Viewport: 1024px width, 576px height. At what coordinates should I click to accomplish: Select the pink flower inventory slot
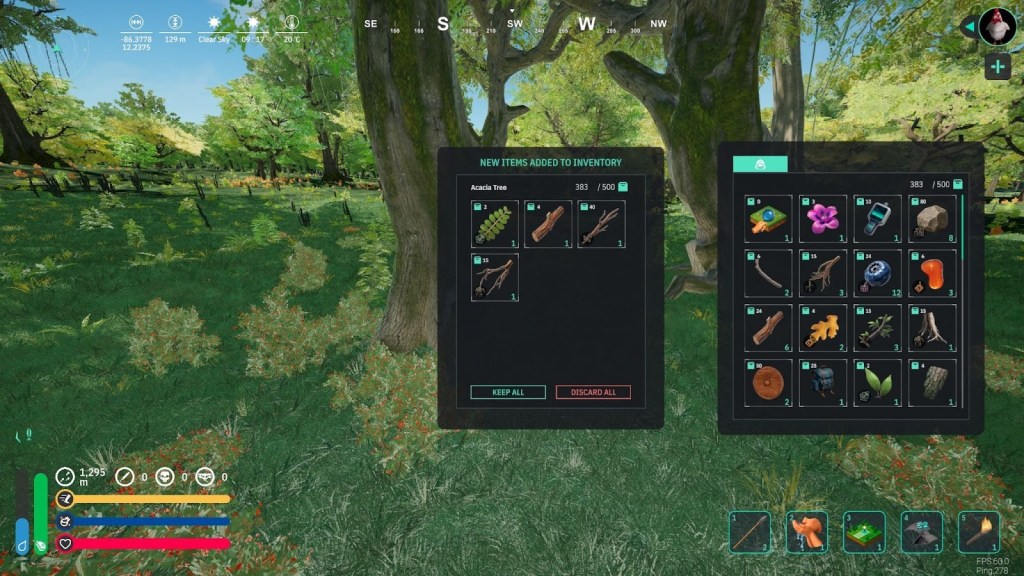(823, 219)
